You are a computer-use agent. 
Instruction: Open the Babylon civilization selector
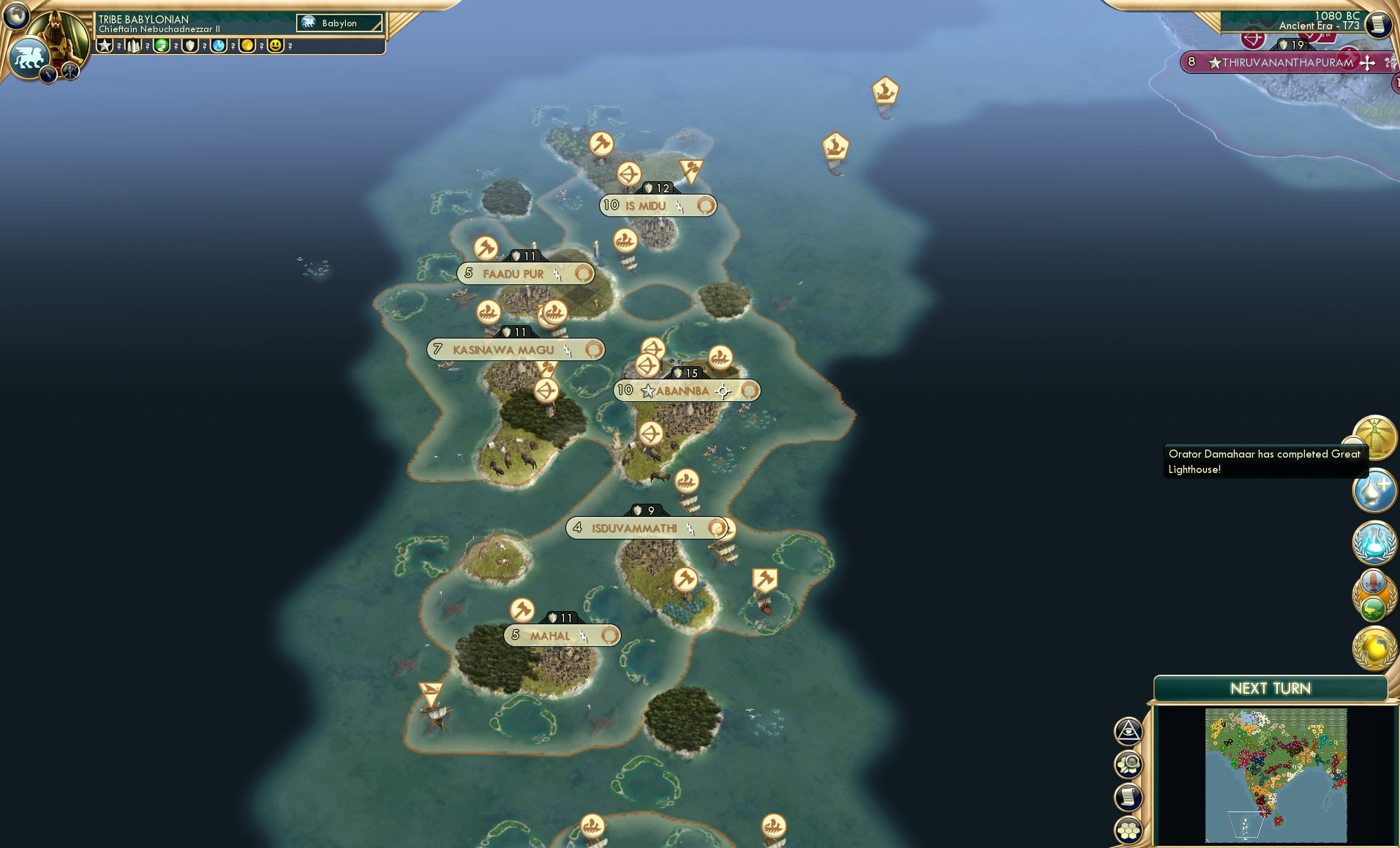click(x=338, y=23)
